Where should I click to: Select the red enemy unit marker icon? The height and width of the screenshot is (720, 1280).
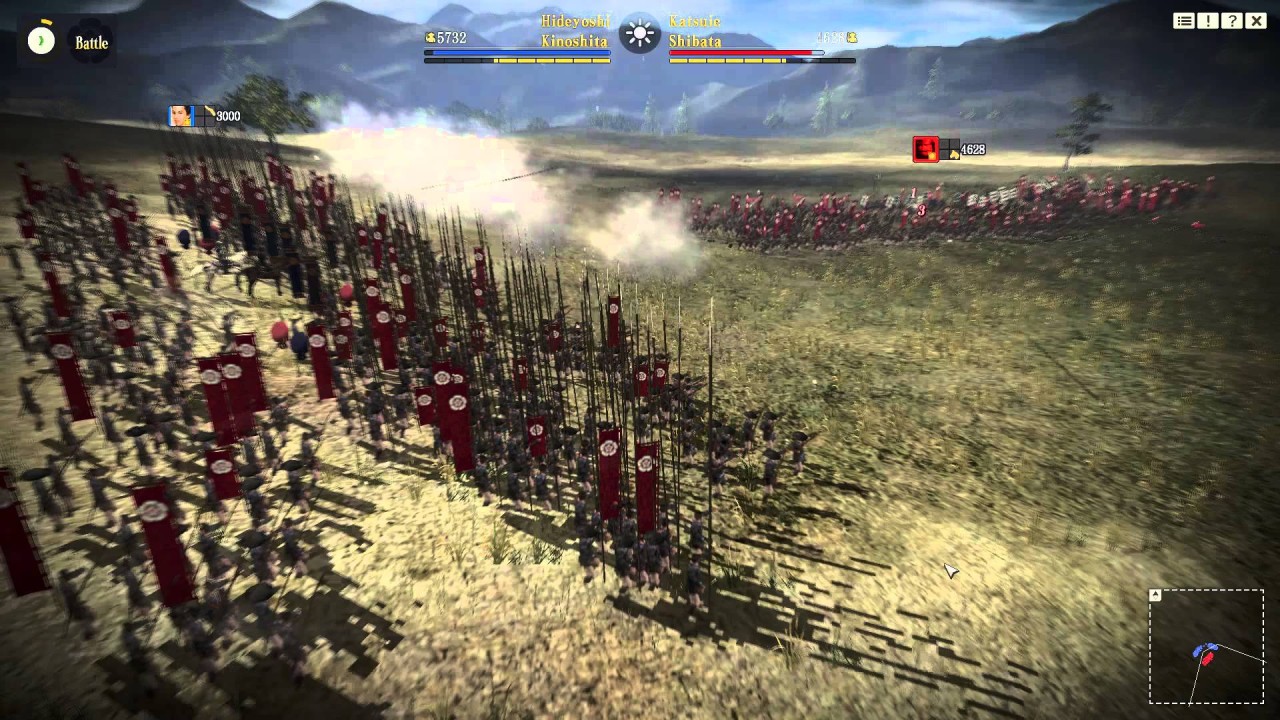pos(925,150)
